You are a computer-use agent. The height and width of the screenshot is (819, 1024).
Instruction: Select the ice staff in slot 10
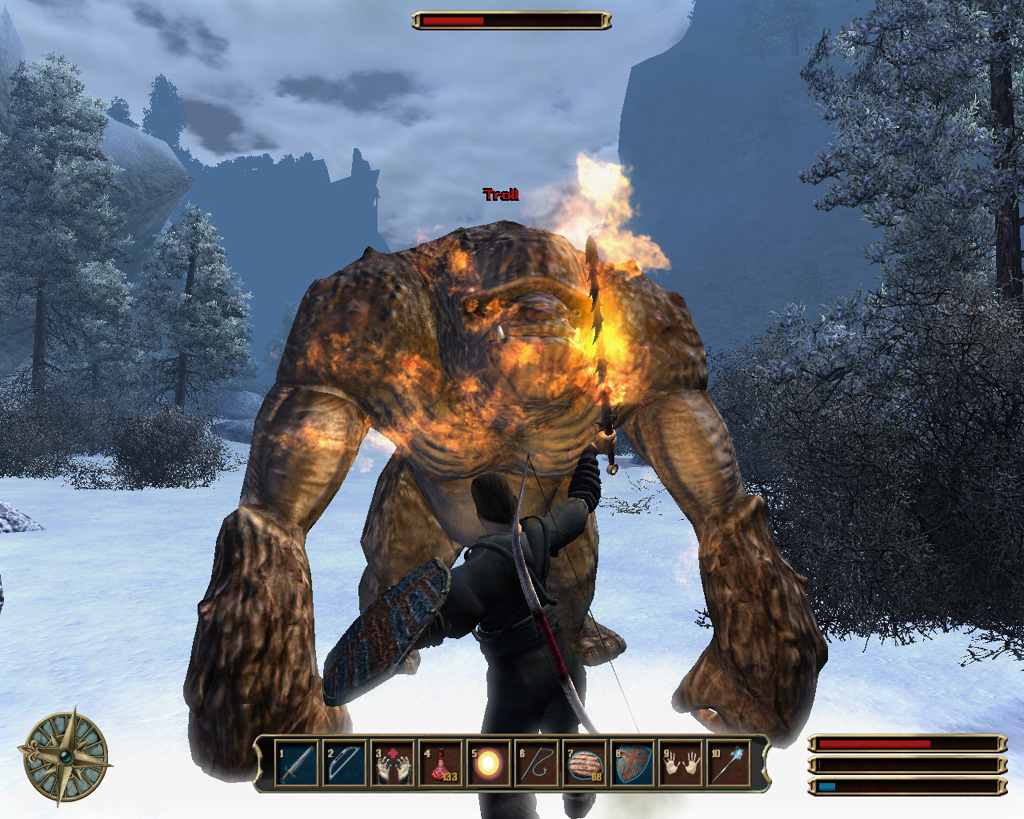[x=729, y=765]
